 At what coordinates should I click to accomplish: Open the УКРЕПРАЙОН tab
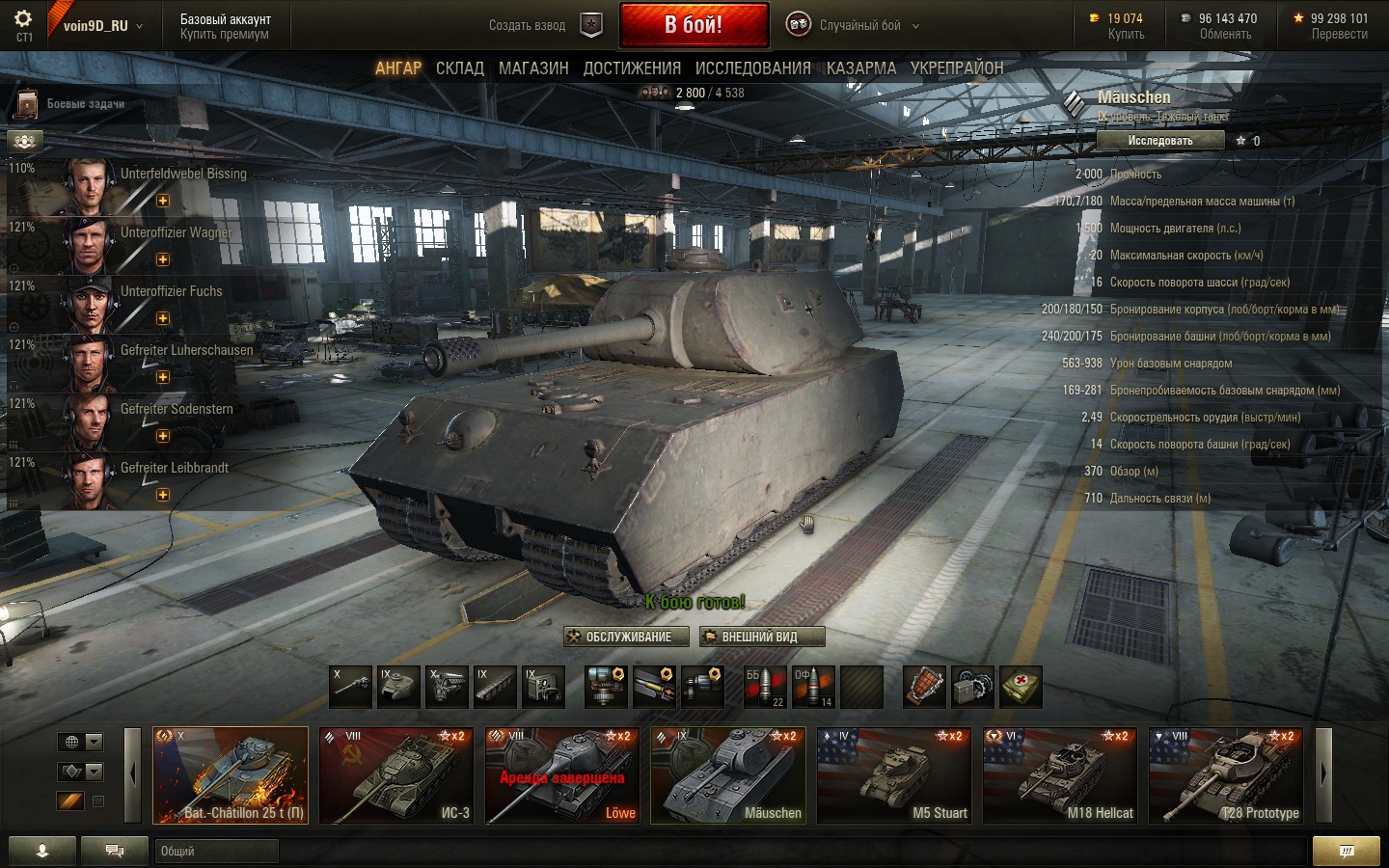[x=957, y=68]
